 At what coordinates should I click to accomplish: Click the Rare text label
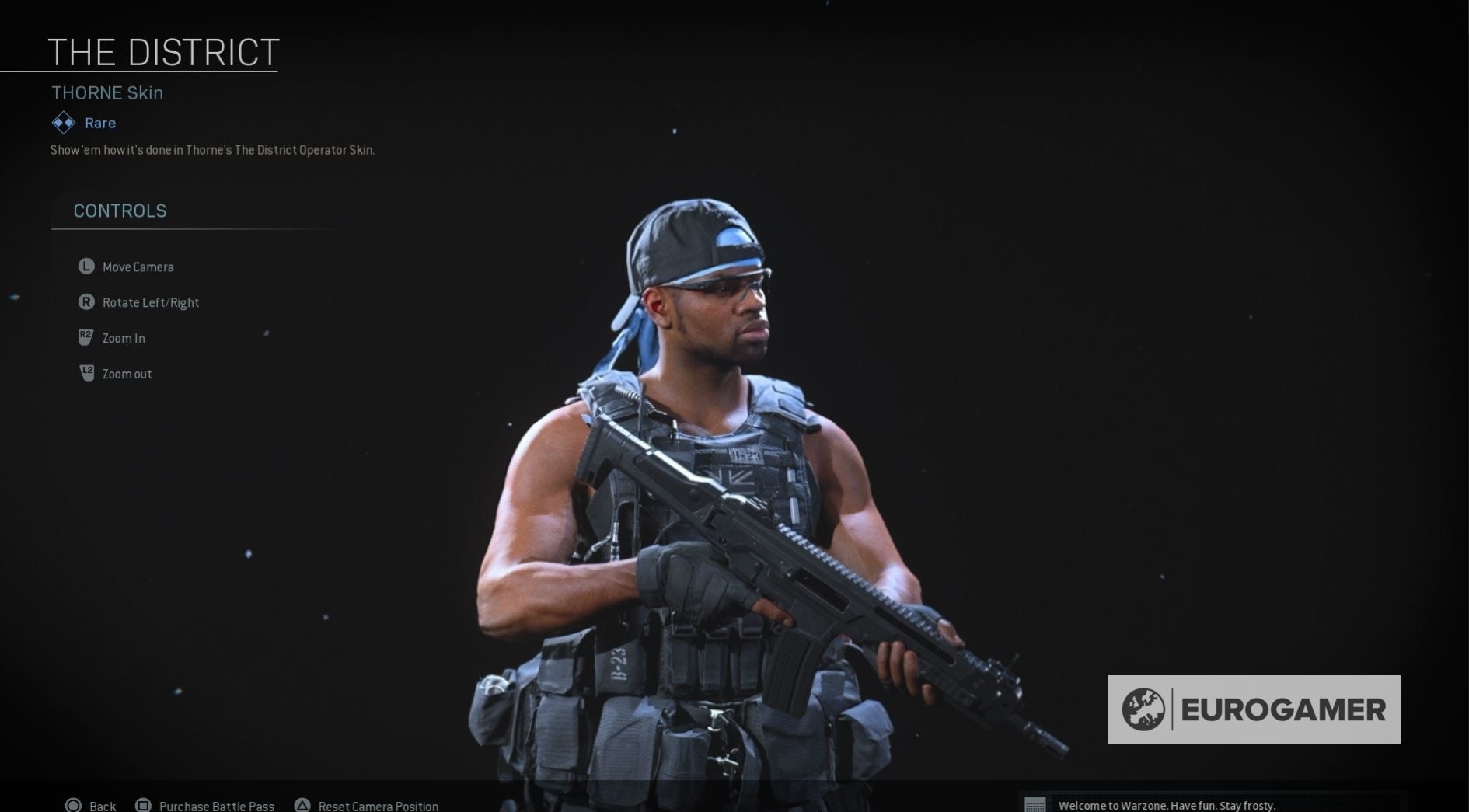99,122
